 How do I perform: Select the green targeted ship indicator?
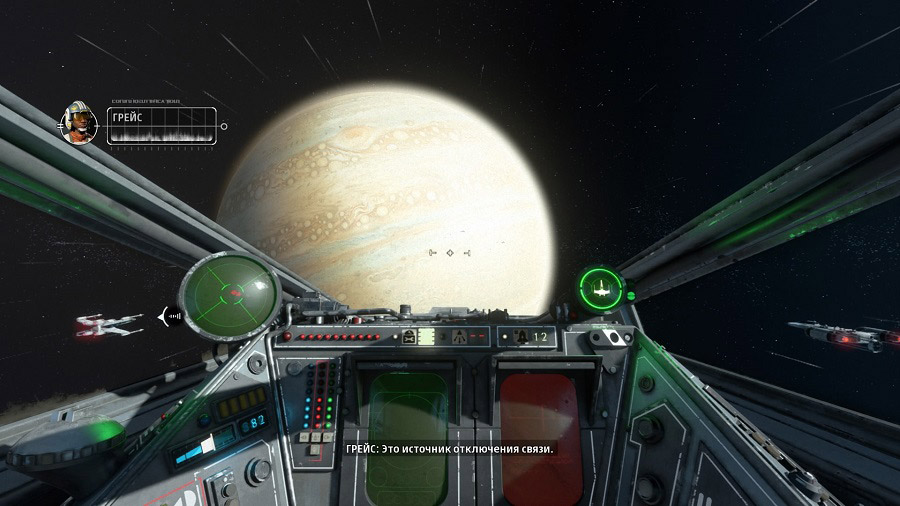[x=601, y=288]
